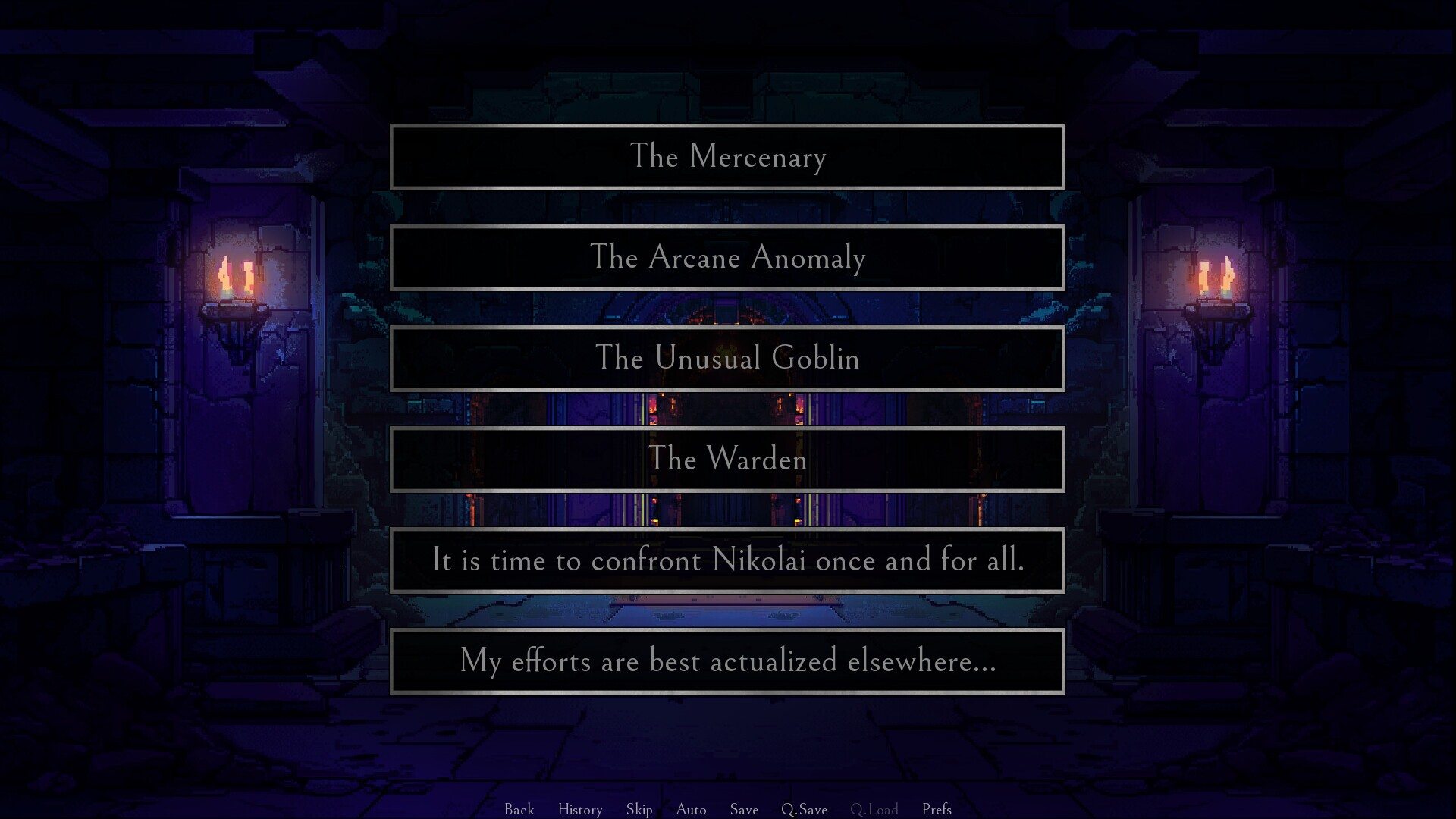Click the Back button
1456x819 pixels.
click(x=519, y=809)
